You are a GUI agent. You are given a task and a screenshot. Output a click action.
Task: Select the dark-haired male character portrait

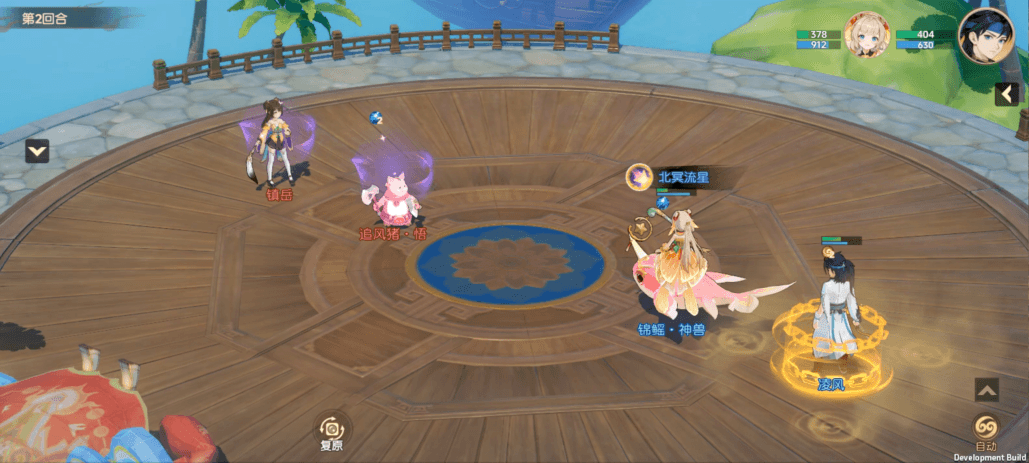point(979,38)
